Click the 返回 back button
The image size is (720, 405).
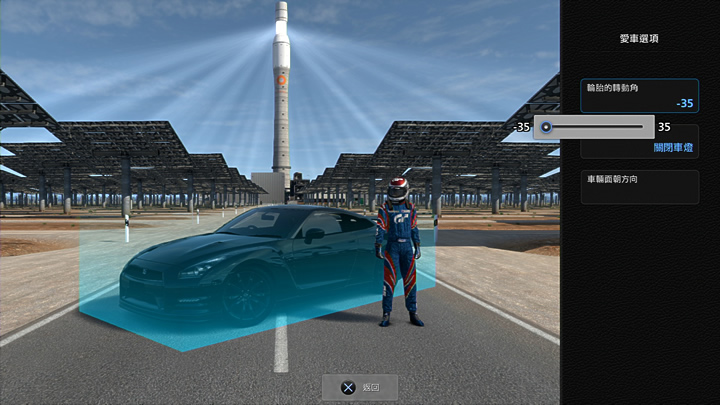(x=360, y=387)
